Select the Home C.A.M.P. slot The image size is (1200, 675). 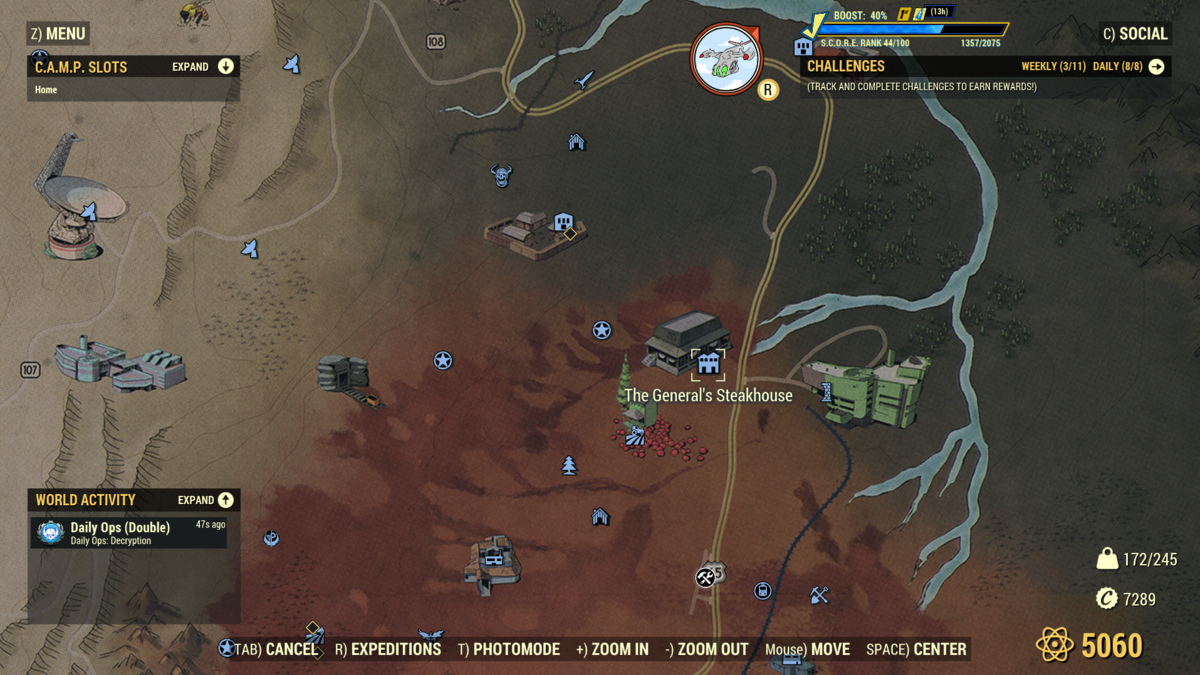point(47,90)
